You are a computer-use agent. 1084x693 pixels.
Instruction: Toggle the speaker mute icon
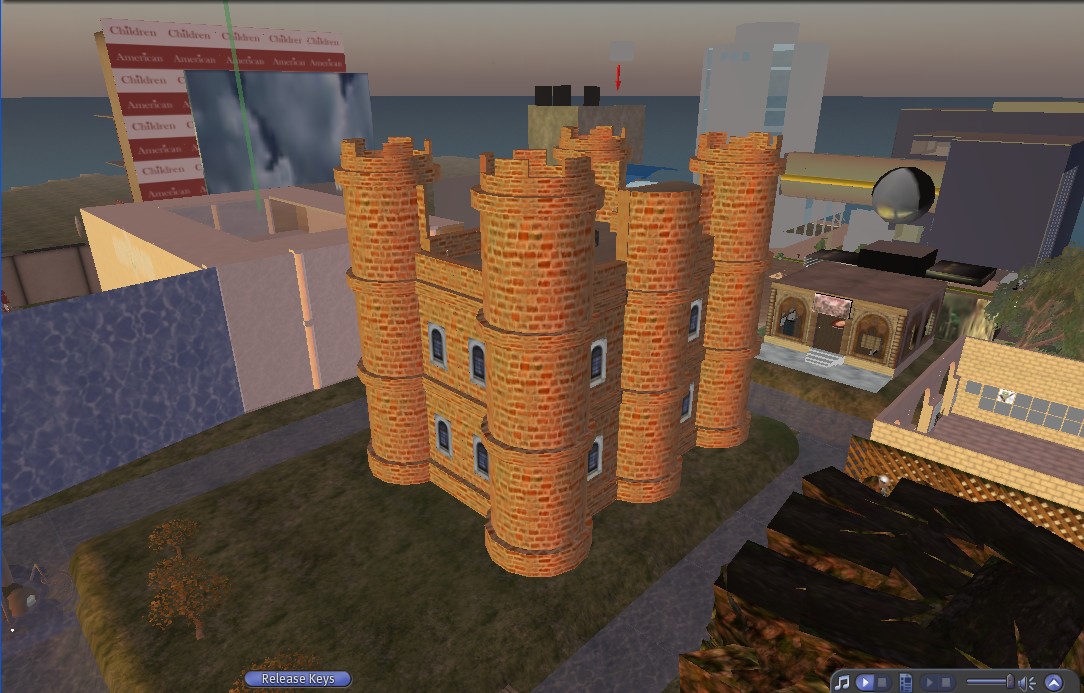point(1027,682)
